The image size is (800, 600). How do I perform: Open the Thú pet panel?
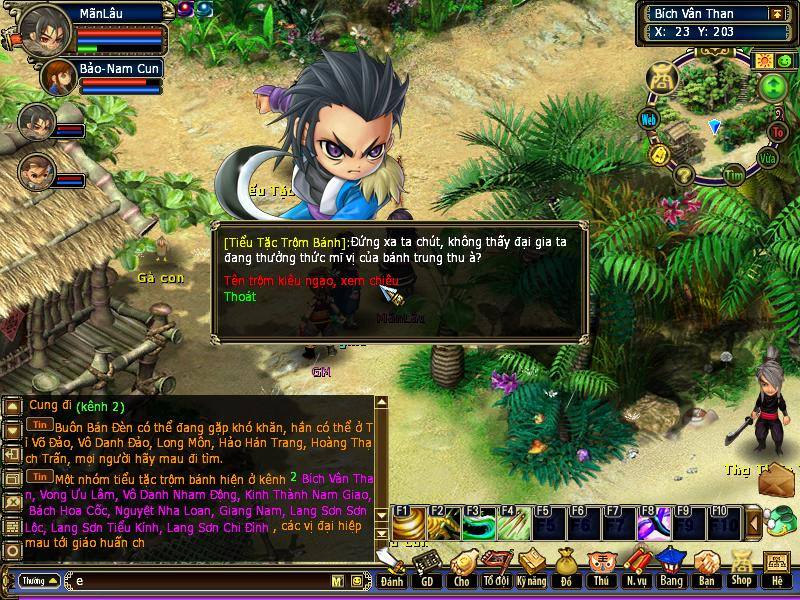[x=600, y=569]
